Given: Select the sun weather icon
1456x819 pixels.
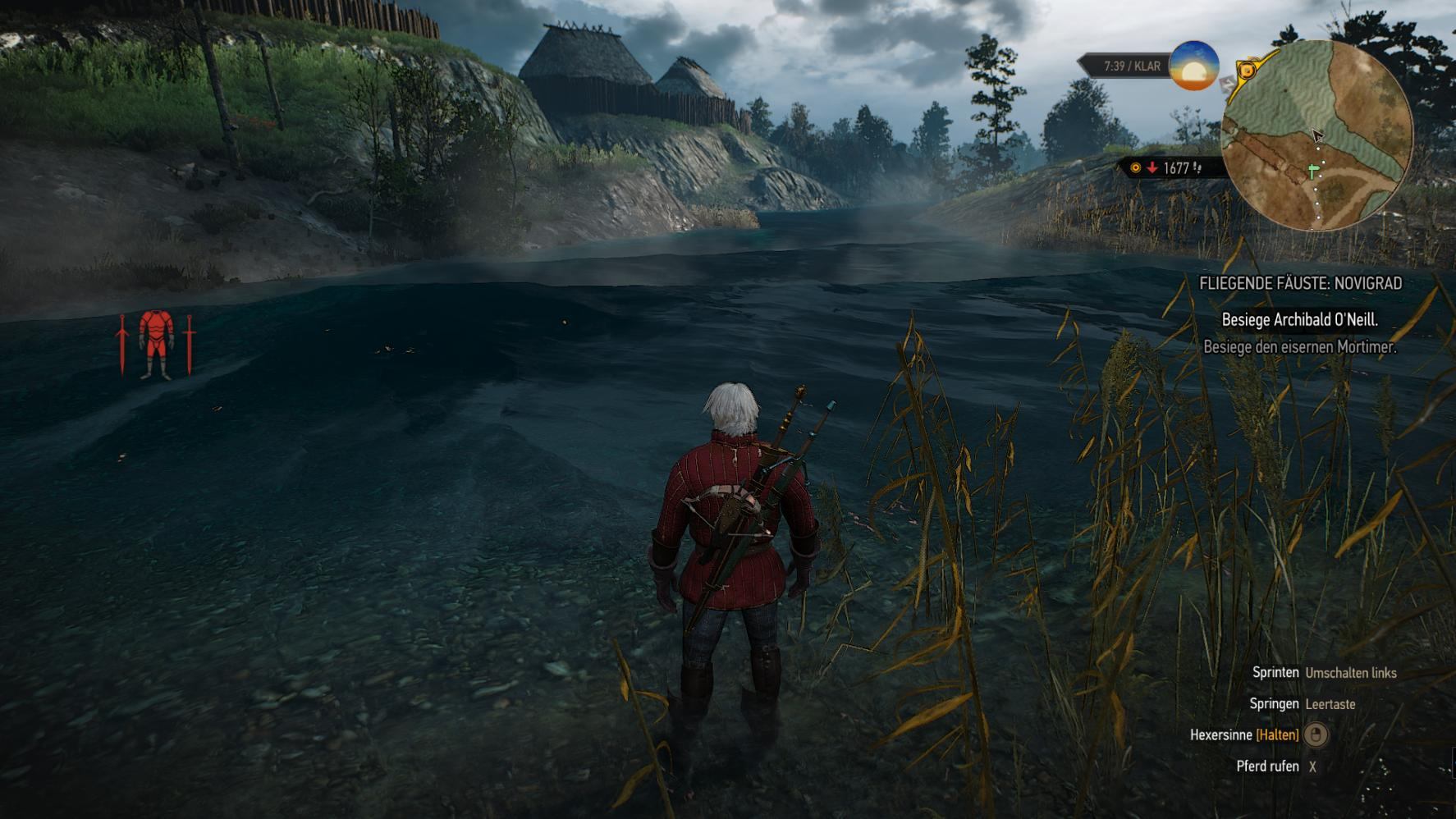Looking at the screenshot, I should [1193, 66].
